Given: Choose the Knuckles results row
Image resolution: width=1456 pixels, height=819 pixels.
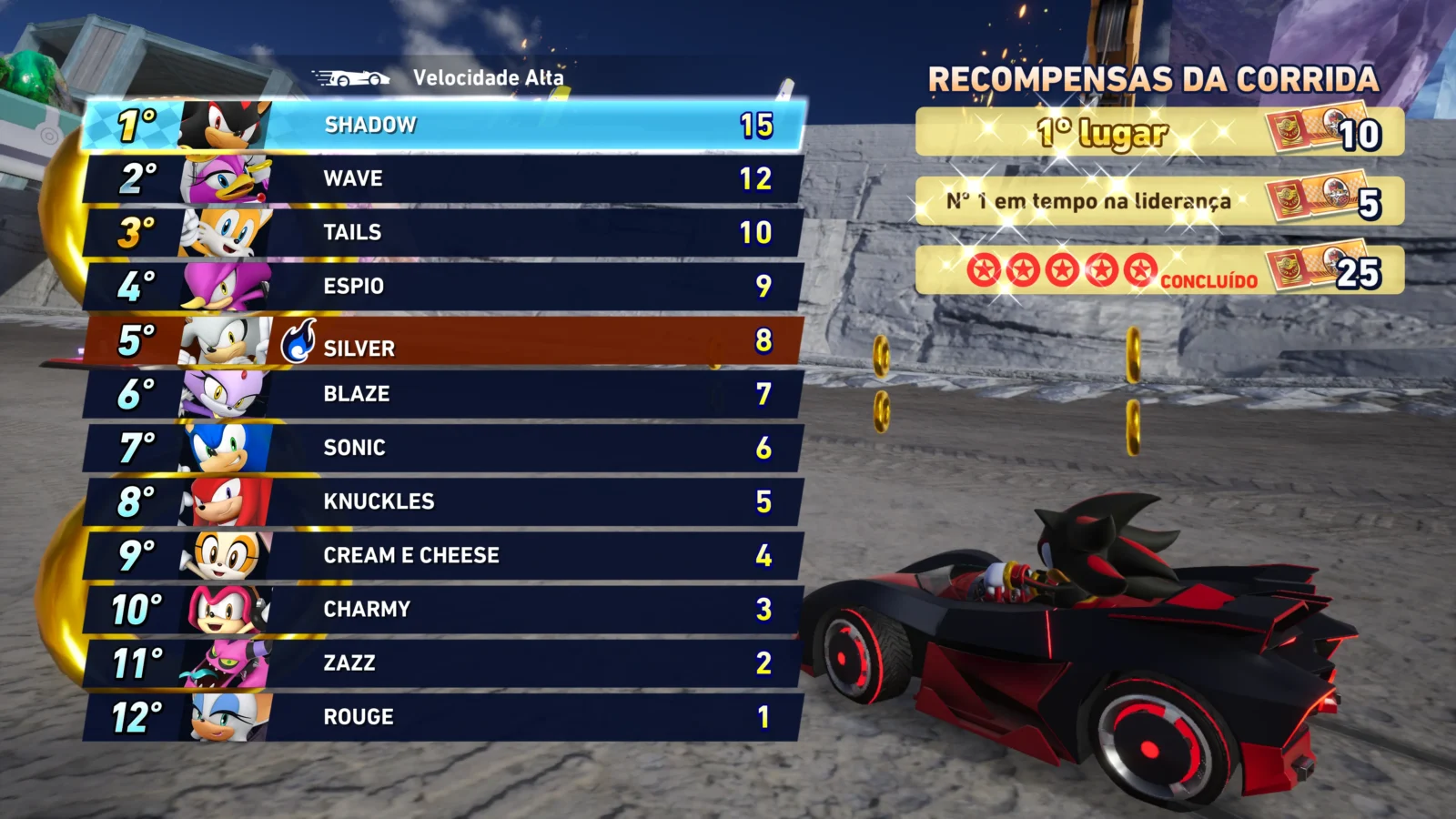Looking at the screenshot, I should tap(444, 501).
